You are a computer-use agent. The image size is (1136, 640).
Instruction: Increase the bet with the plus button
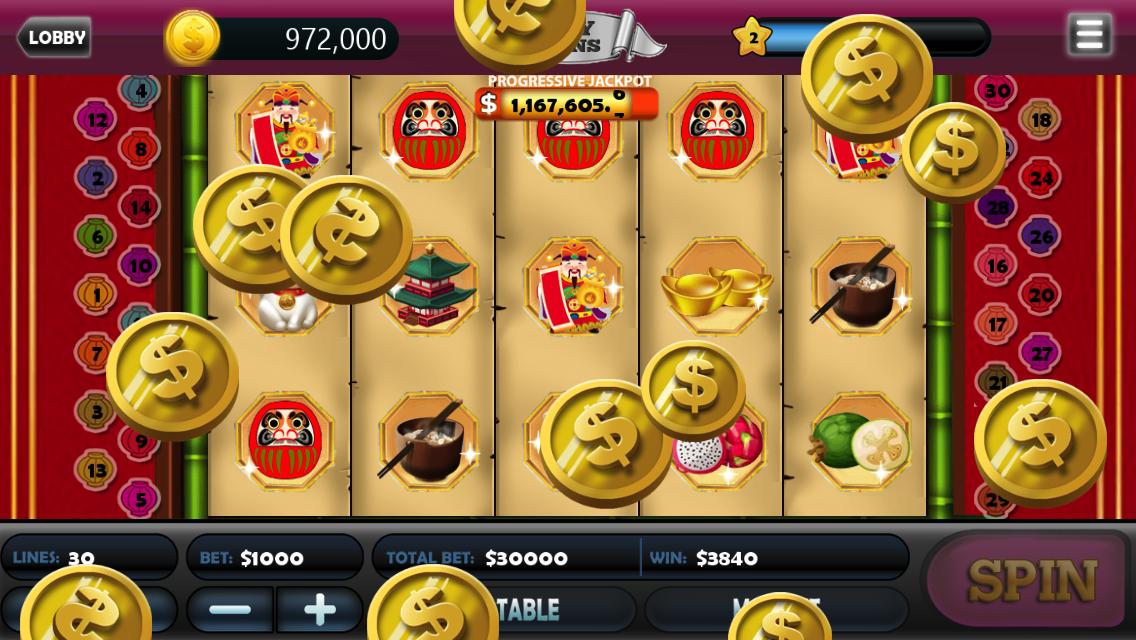coord(319,609)
